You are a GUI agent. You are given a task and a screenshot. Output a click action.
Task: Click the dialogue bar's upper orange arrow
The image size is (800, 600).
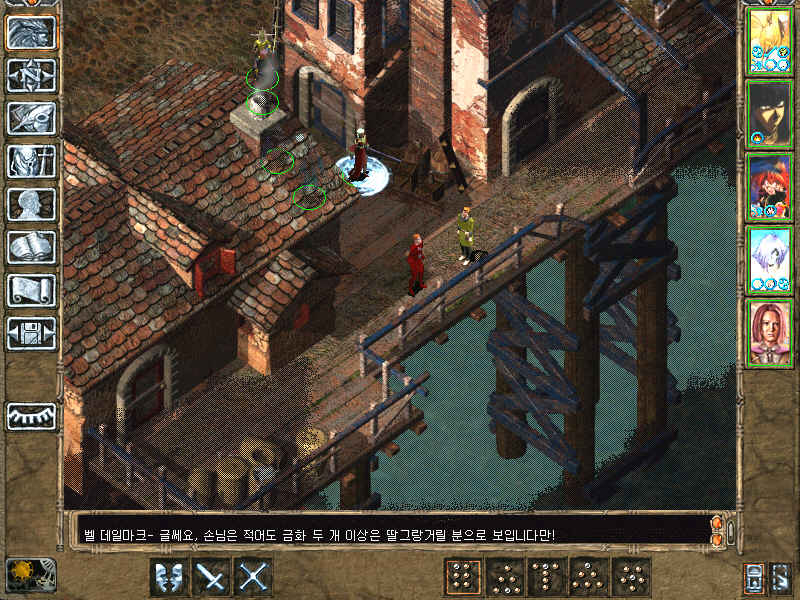[716, 523]
